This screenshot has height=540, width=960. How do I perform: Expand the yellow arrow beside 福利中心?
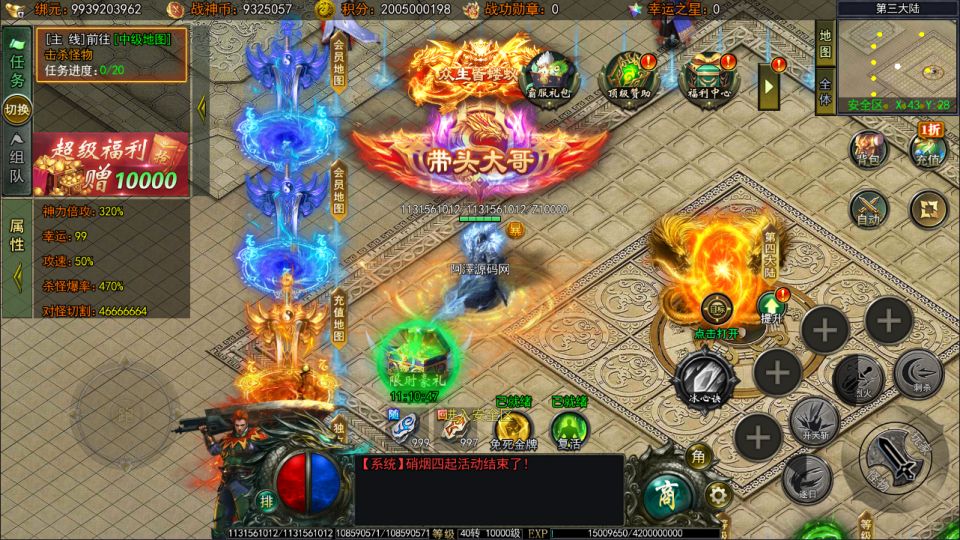click(x=771, y=85)
